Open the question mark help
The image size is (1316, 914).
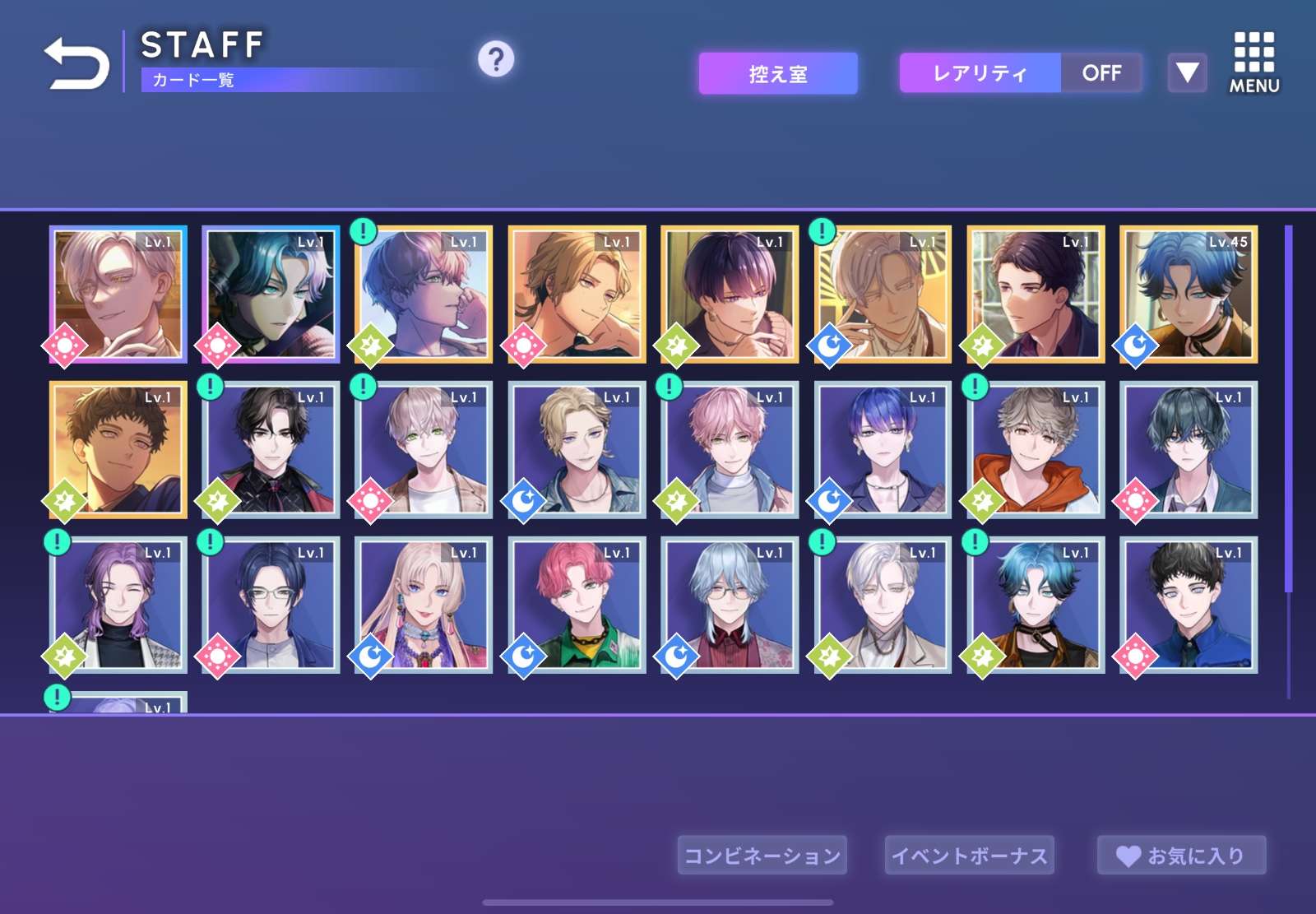496,59
